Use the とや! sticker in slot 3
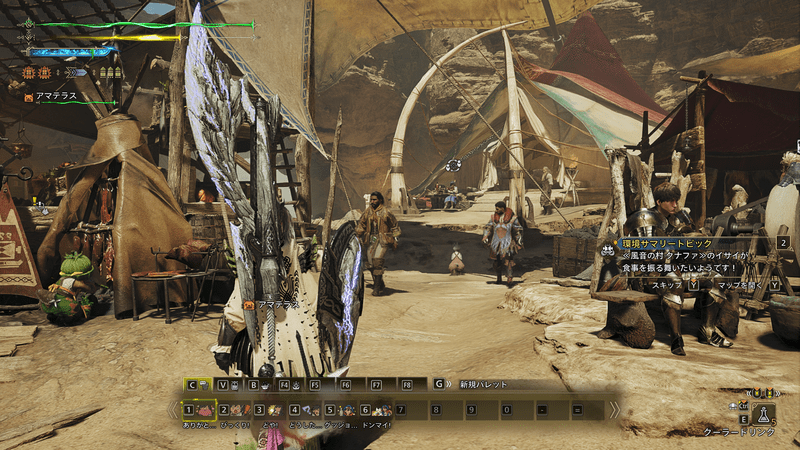800x450 pixels. [x=272, y=410]
